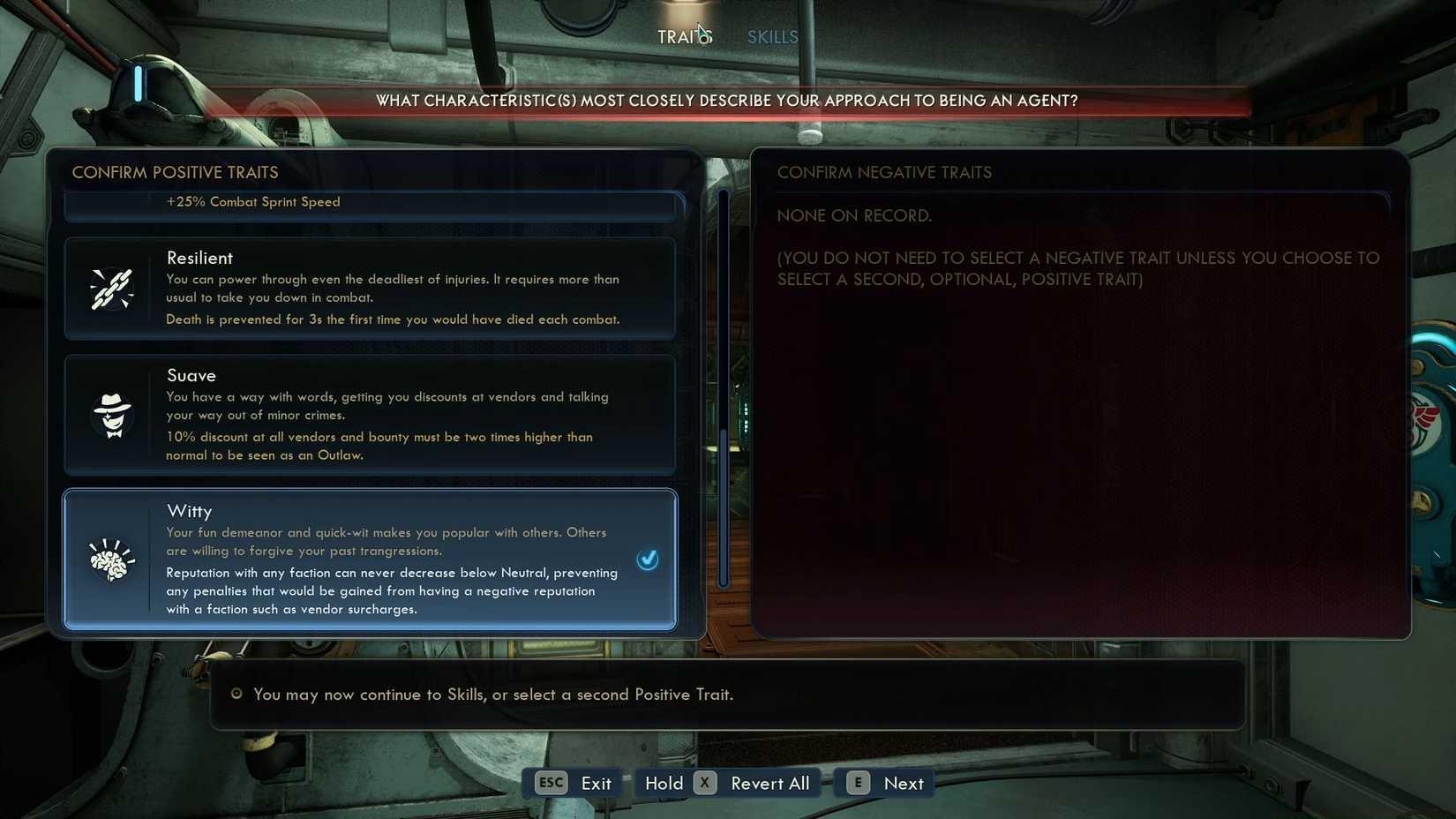Deselect the Witty trait checkmark
The image size is (1456, 819).
pos(648,559)
